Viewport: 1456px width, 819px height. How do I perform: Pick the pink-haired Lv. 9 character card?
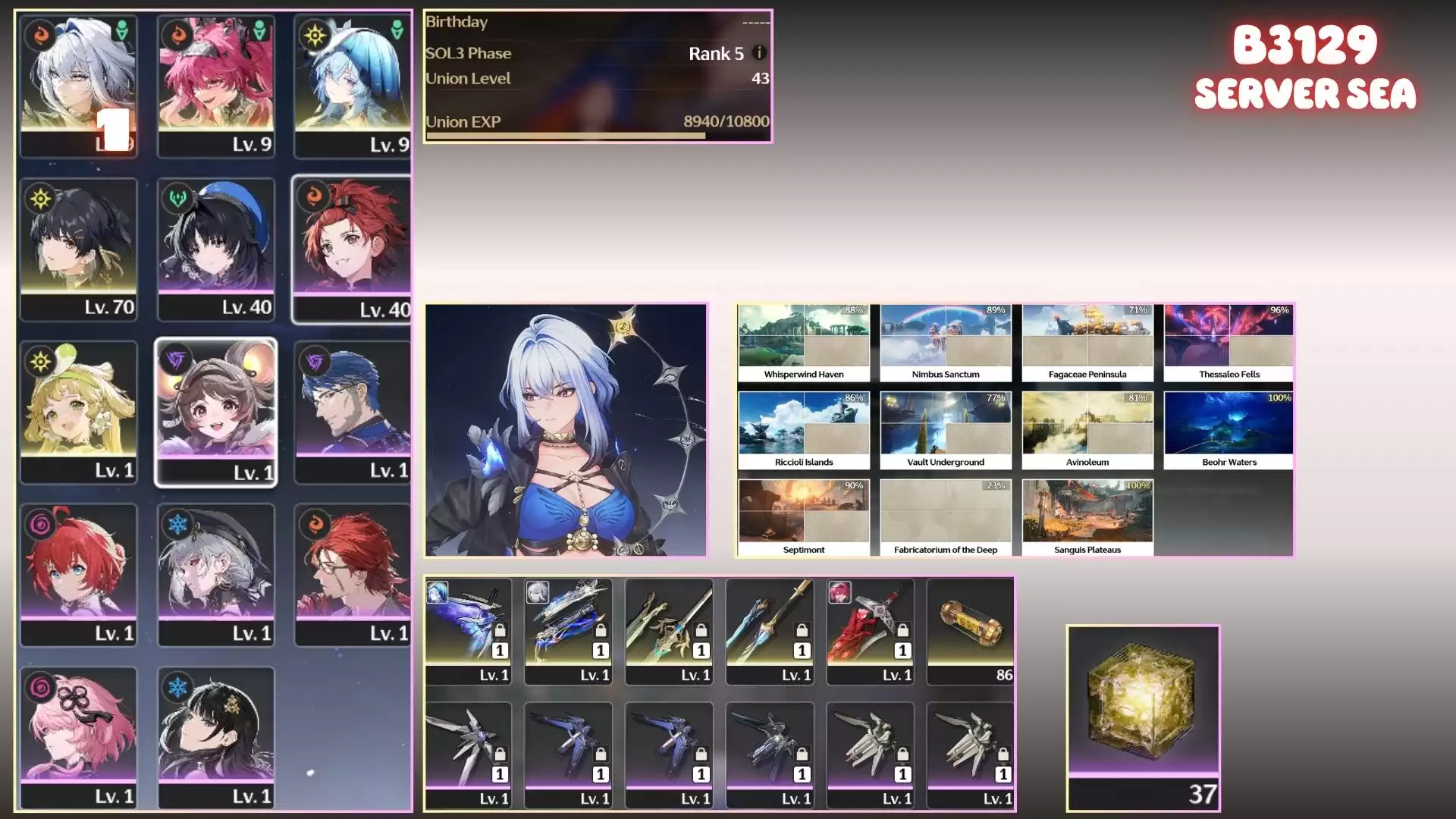(x=216, y=85)
